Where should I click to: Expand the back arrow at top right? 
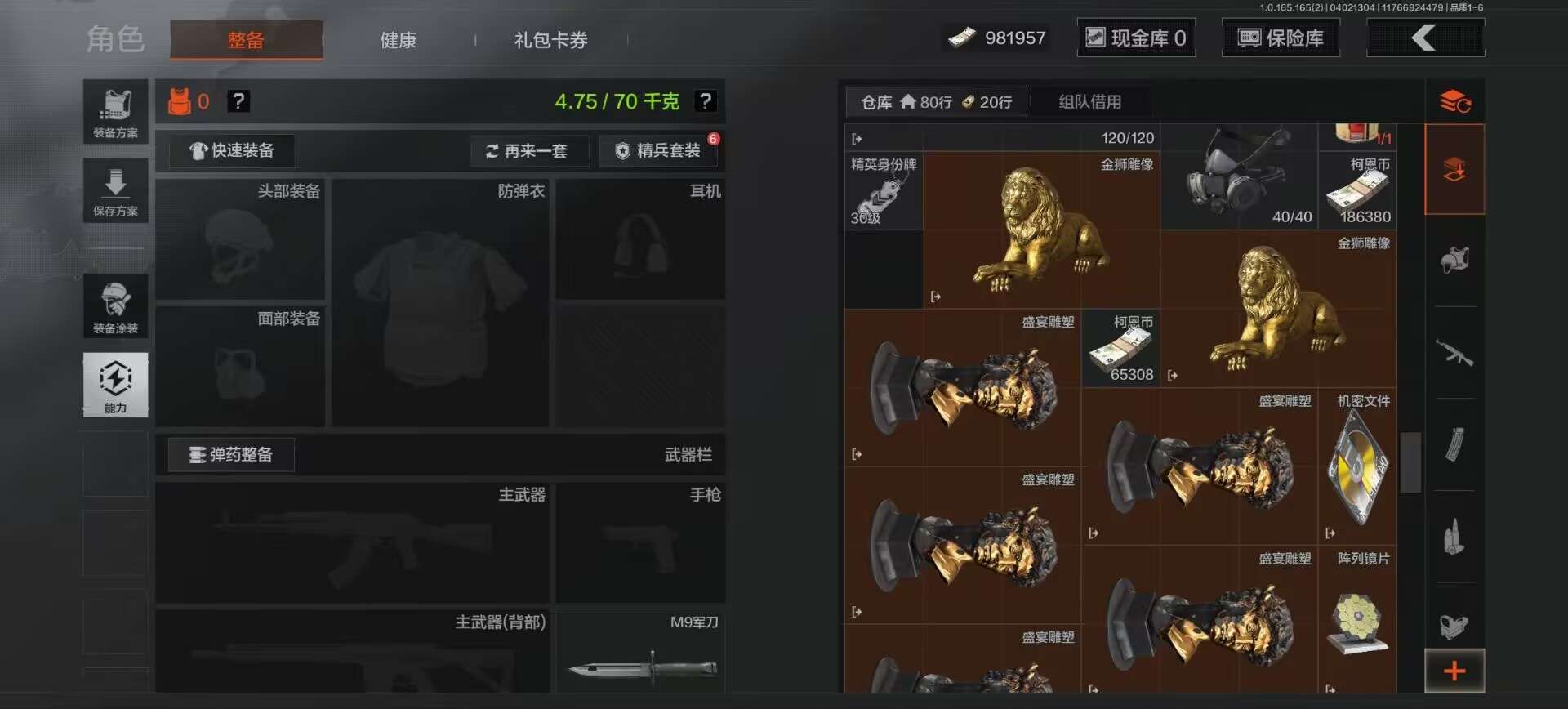point(1425,38)
